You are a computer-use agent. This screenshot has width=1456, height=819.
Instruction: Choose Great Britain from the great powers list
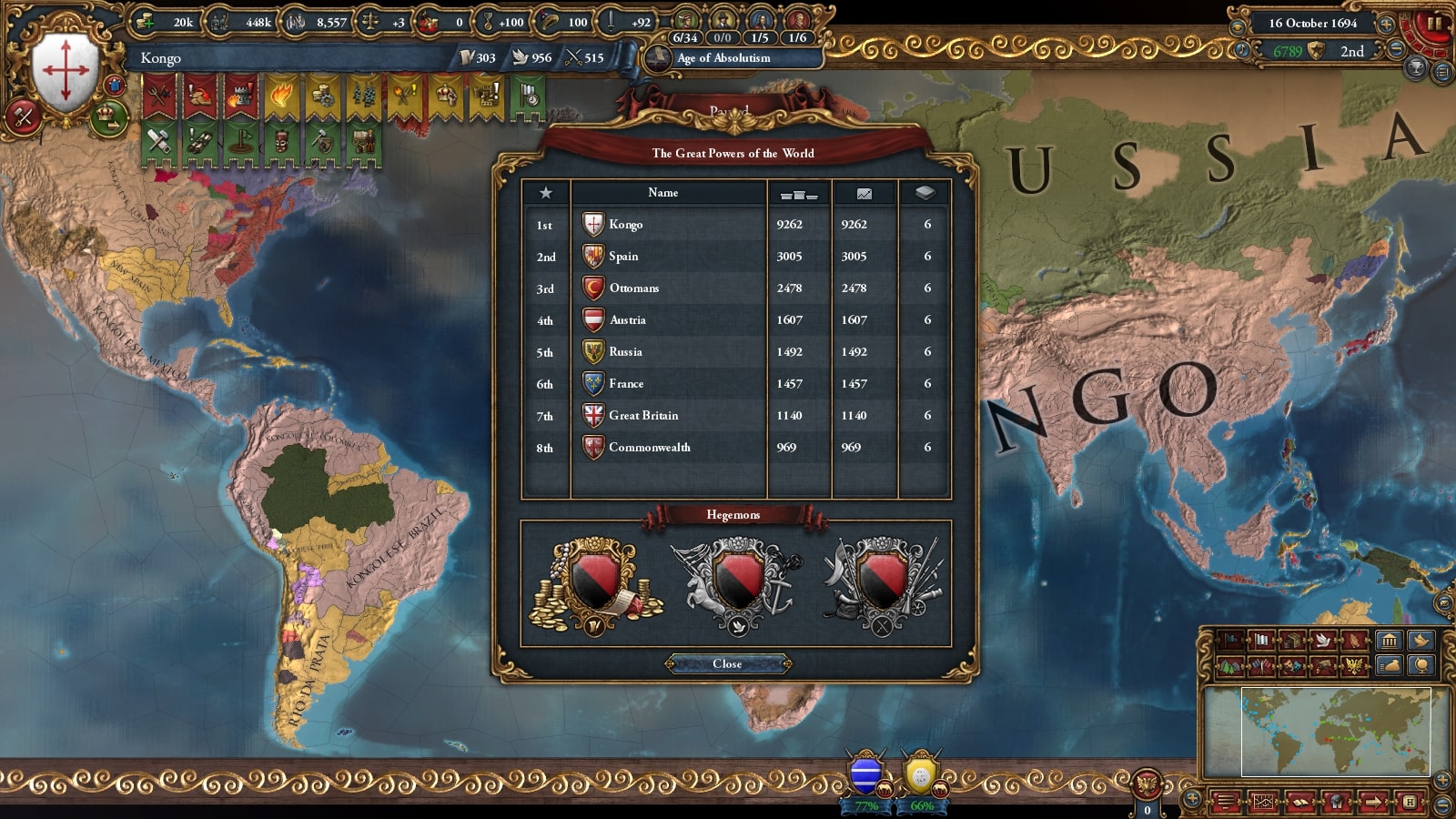click(642, 416)
